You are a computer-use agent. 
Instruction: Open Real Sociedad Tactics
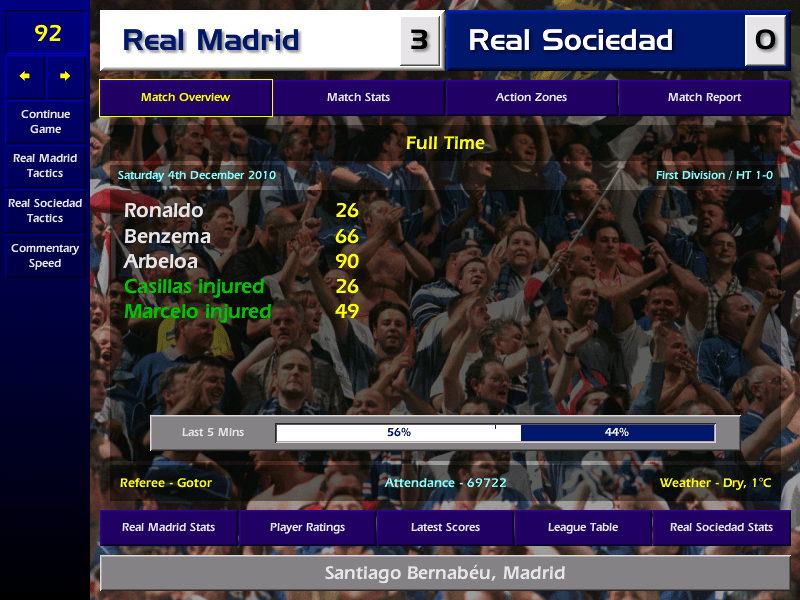pos(45,210)
